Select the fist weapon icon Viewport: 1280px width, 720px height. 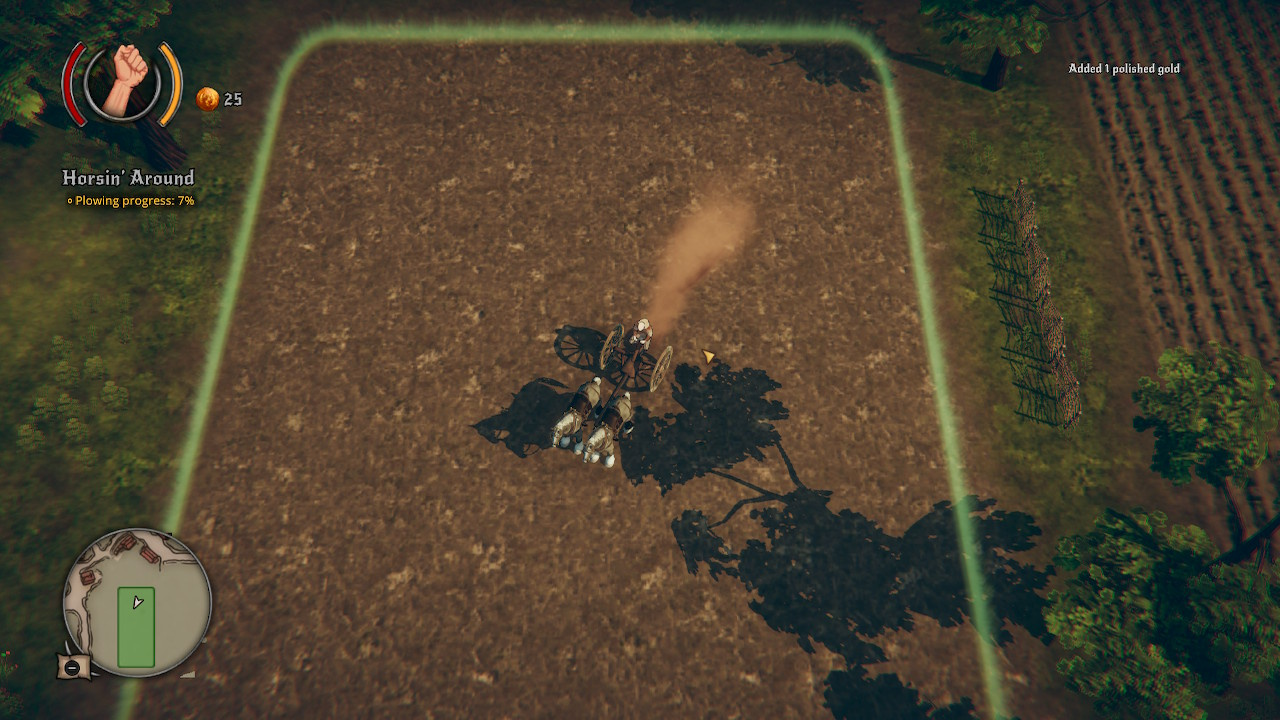(x=123, y=80)
